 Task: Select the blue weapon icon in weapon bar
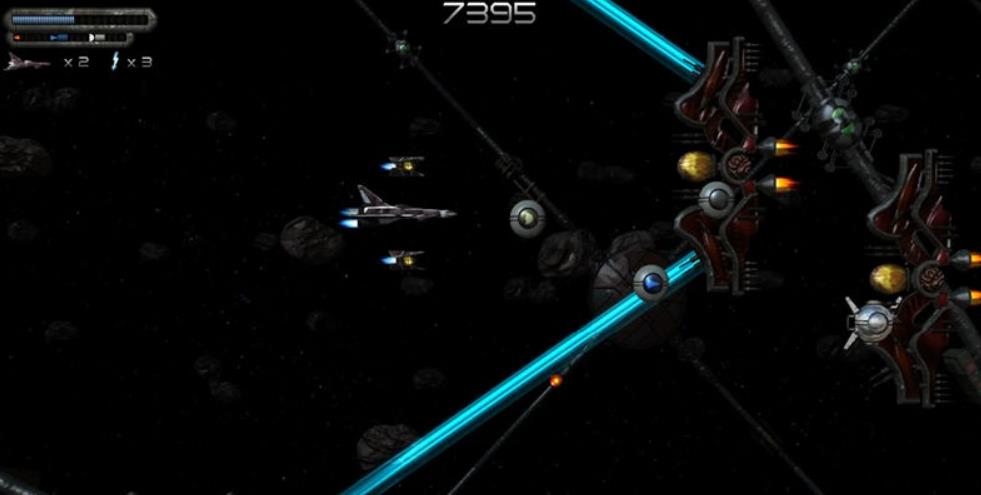[59, 38]
